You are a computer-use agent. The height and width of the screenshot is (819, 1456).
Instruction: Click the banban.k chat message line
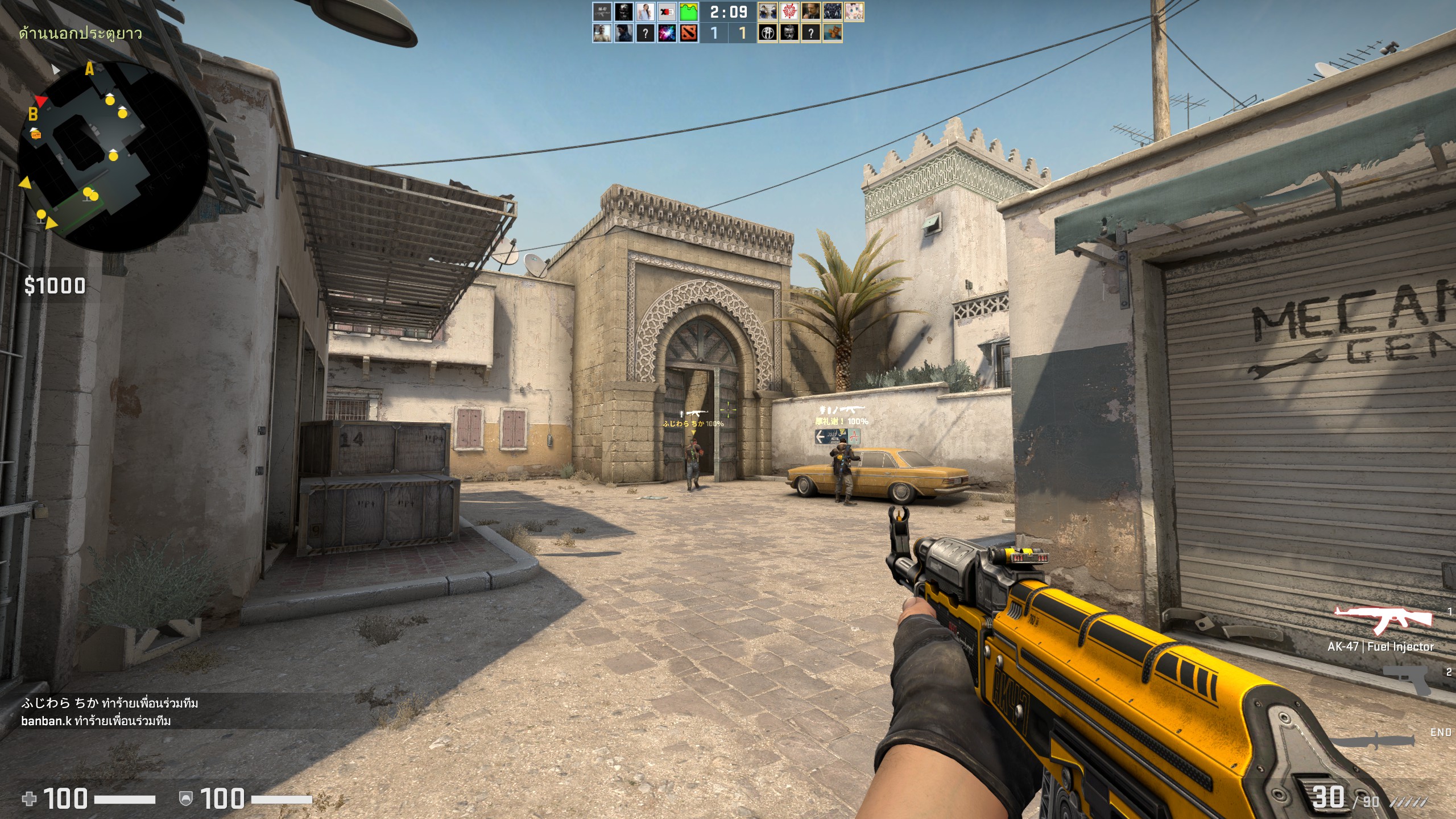point(96,721)
